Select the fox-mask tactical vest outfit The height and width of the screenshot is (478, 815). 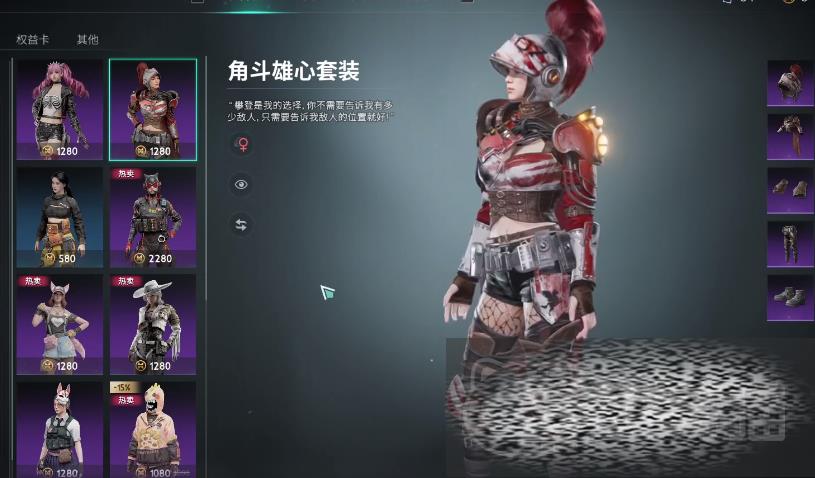pyautogui.click(x=60, y=429)
